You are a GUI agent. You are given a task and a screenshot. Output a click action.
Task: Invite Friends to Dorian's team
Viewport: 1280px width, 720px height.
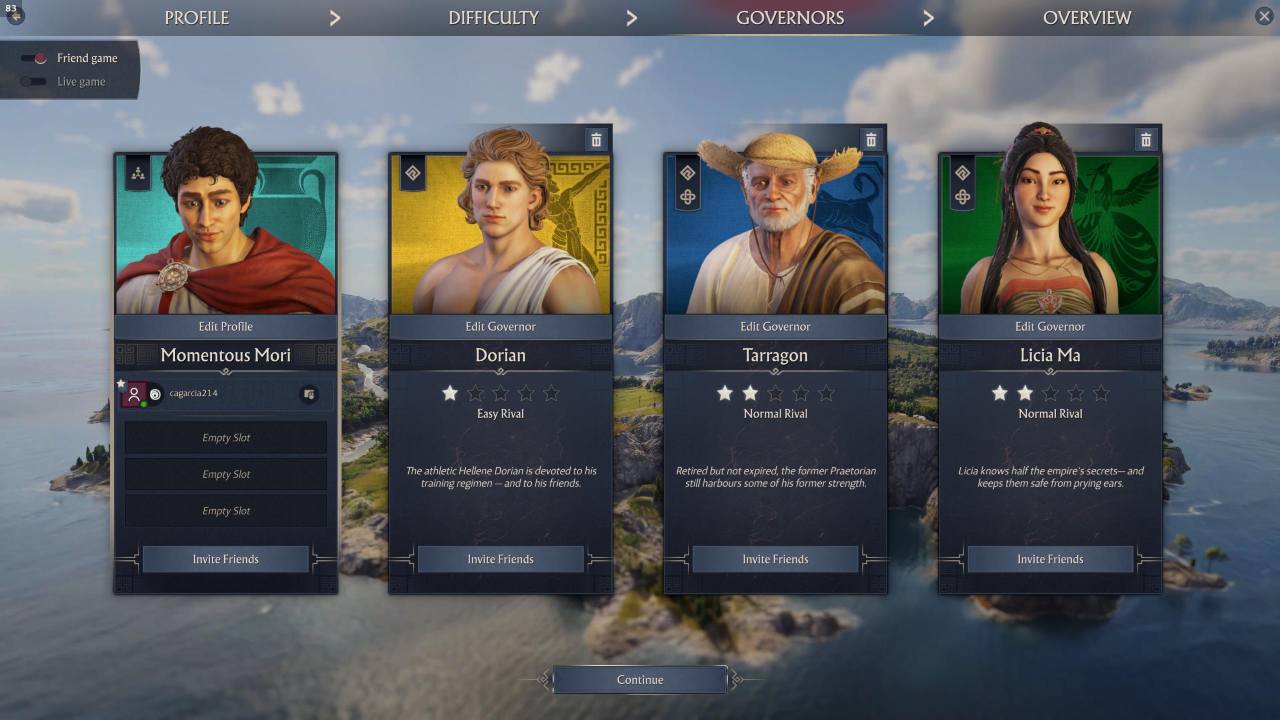tap(500, 559)
